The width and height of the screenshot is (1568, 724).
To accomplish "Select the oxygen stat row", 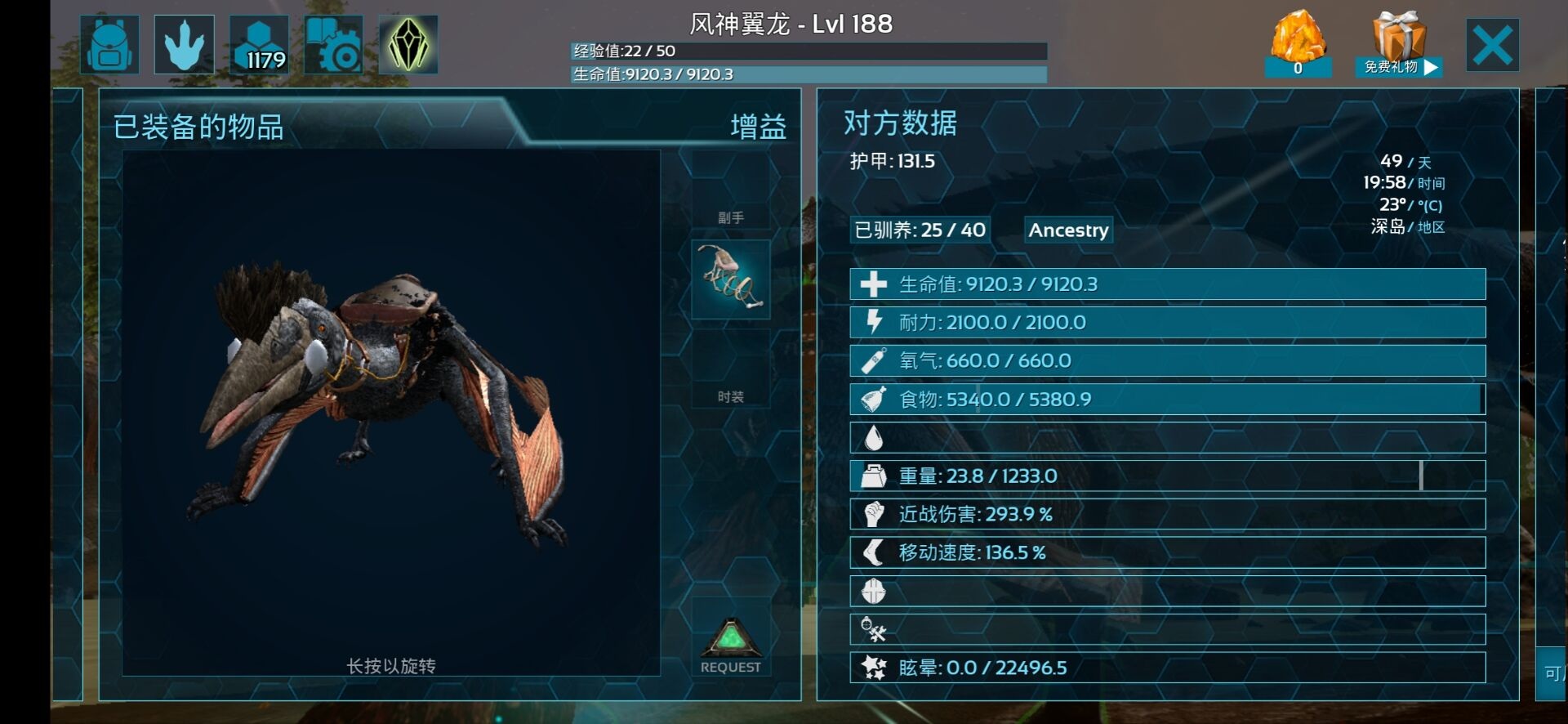I will [x=1167, y=361].
